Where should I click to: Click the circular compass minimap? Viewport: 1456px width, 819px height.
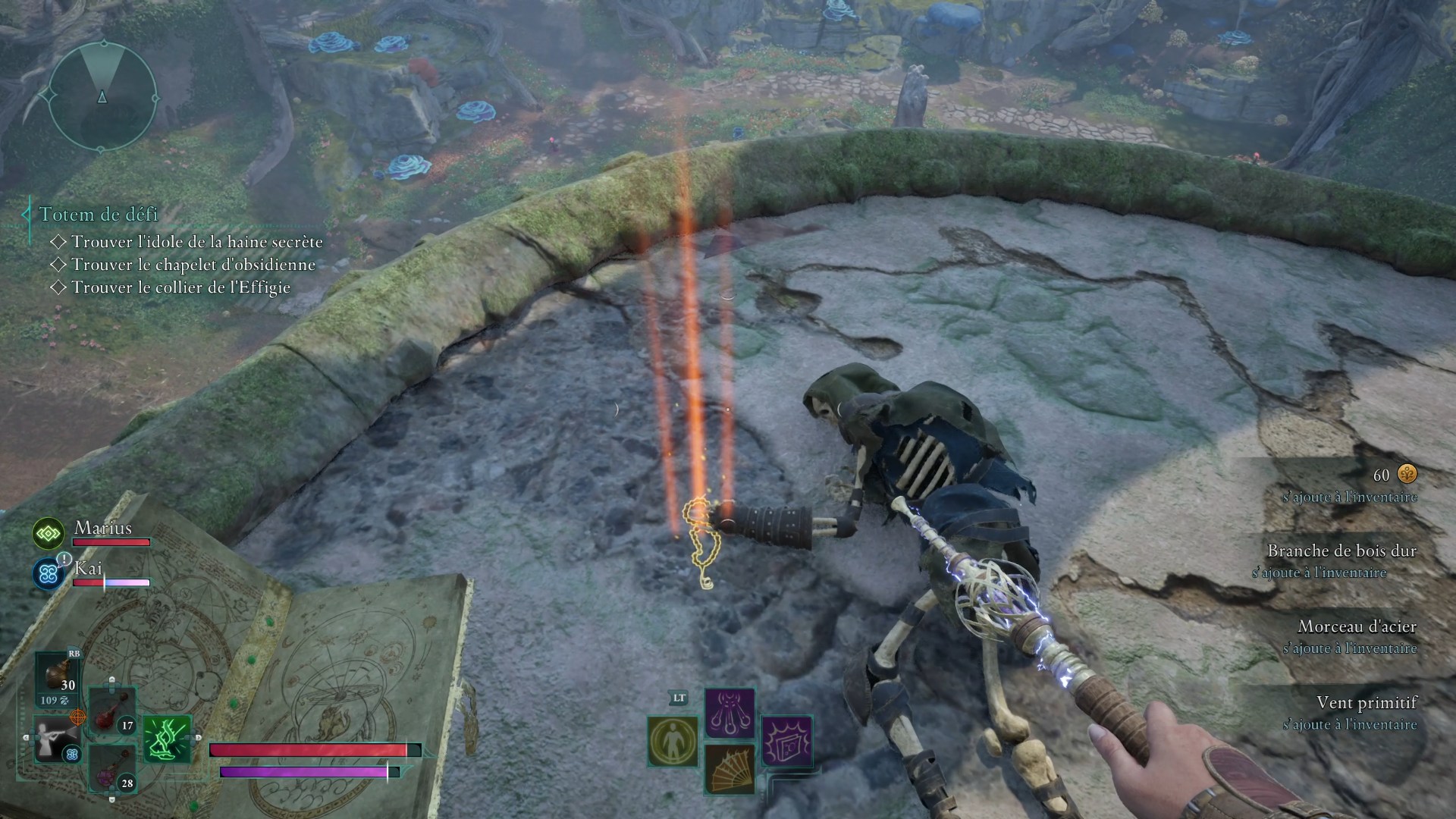(102, 96)
